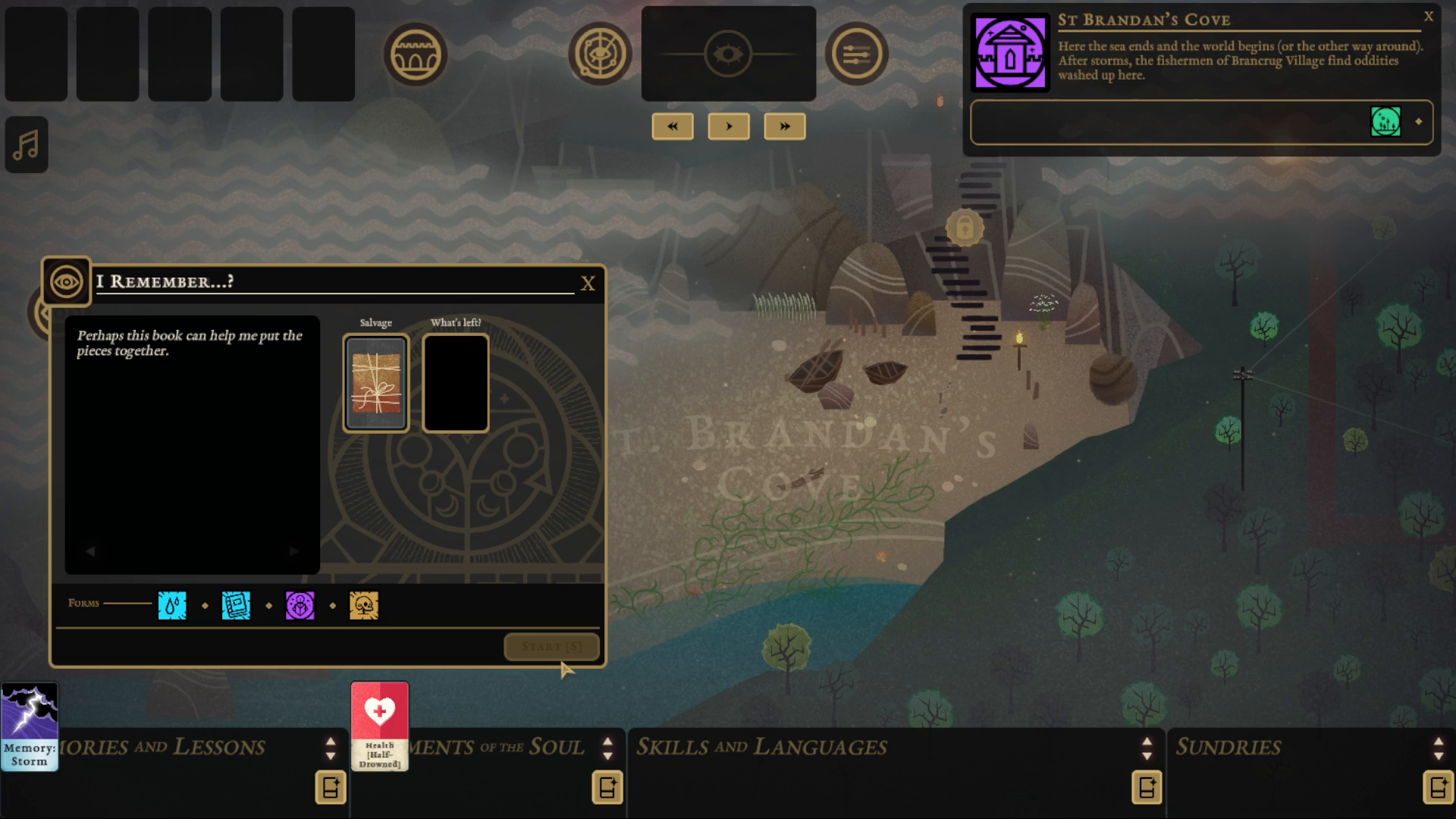Toggle the padlock above the stairs

click(965, 228)
